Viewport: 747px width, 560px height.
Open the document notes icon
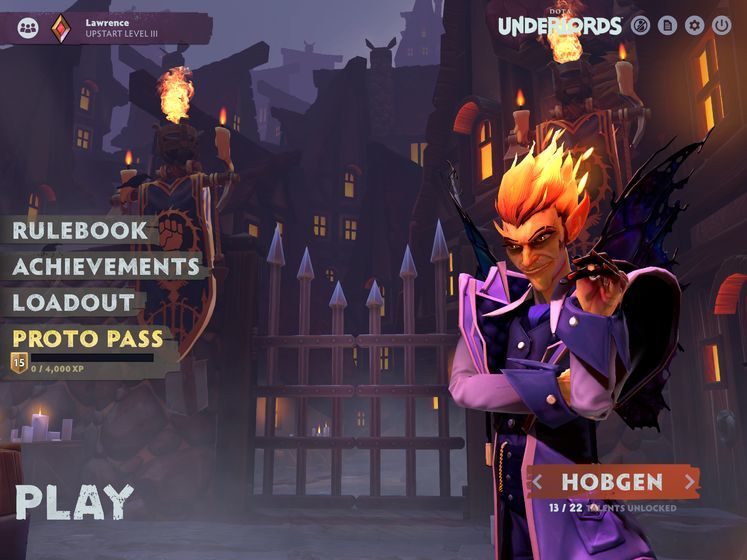pos(668,26)
